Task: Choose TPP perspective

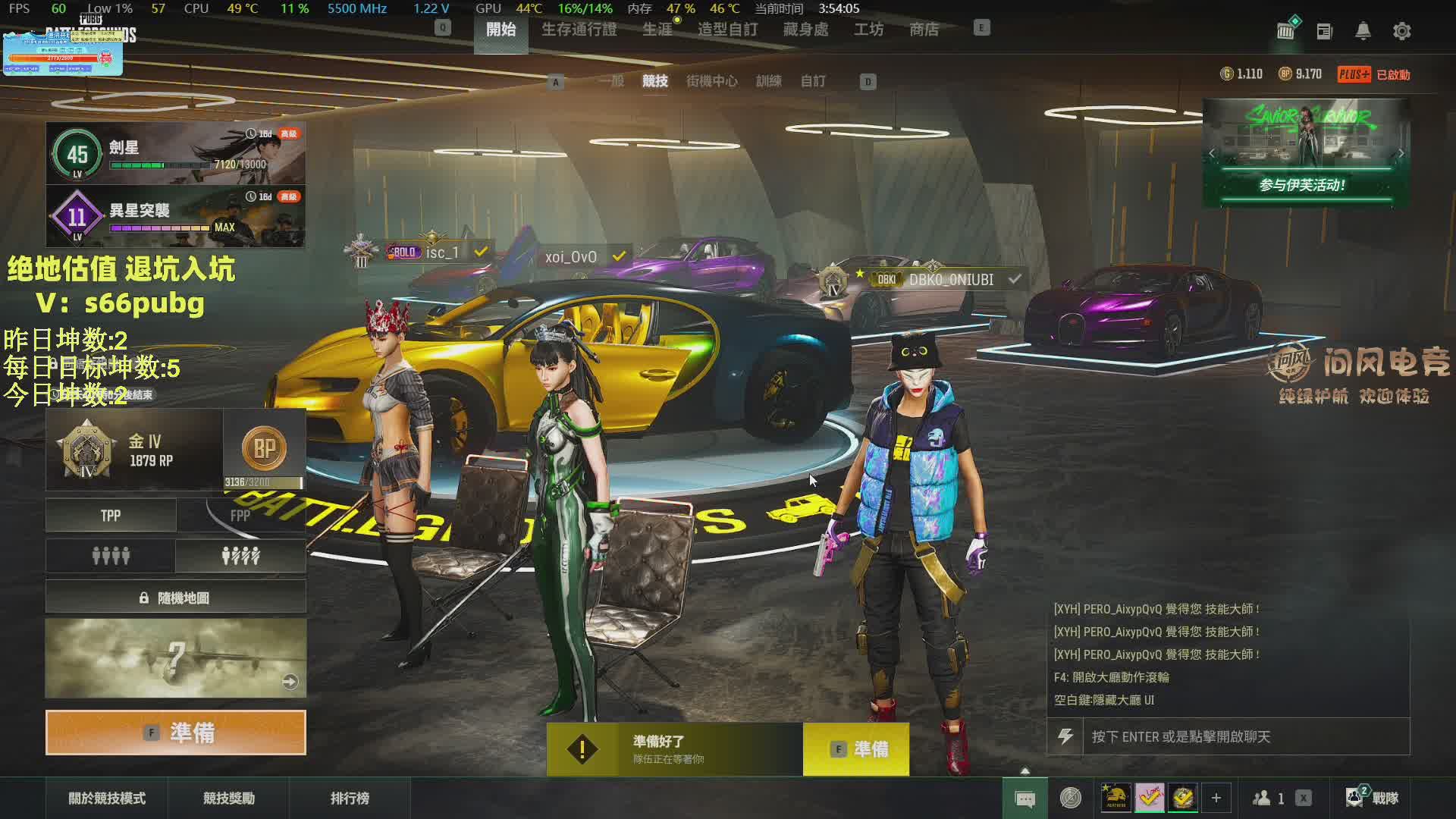Action: pos(111,516)
